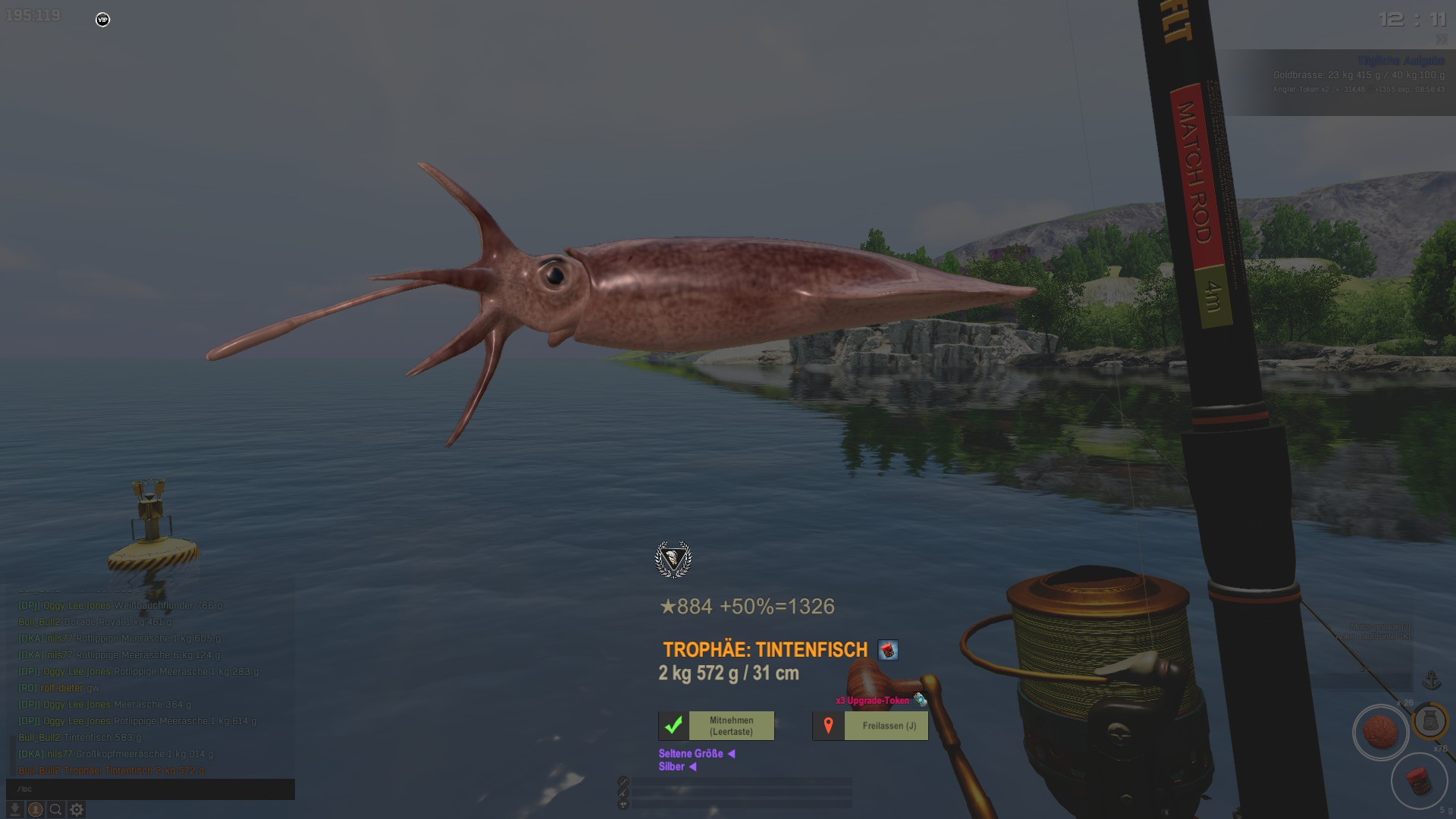
Task: Click the chat input field
Action: (150, 789)
